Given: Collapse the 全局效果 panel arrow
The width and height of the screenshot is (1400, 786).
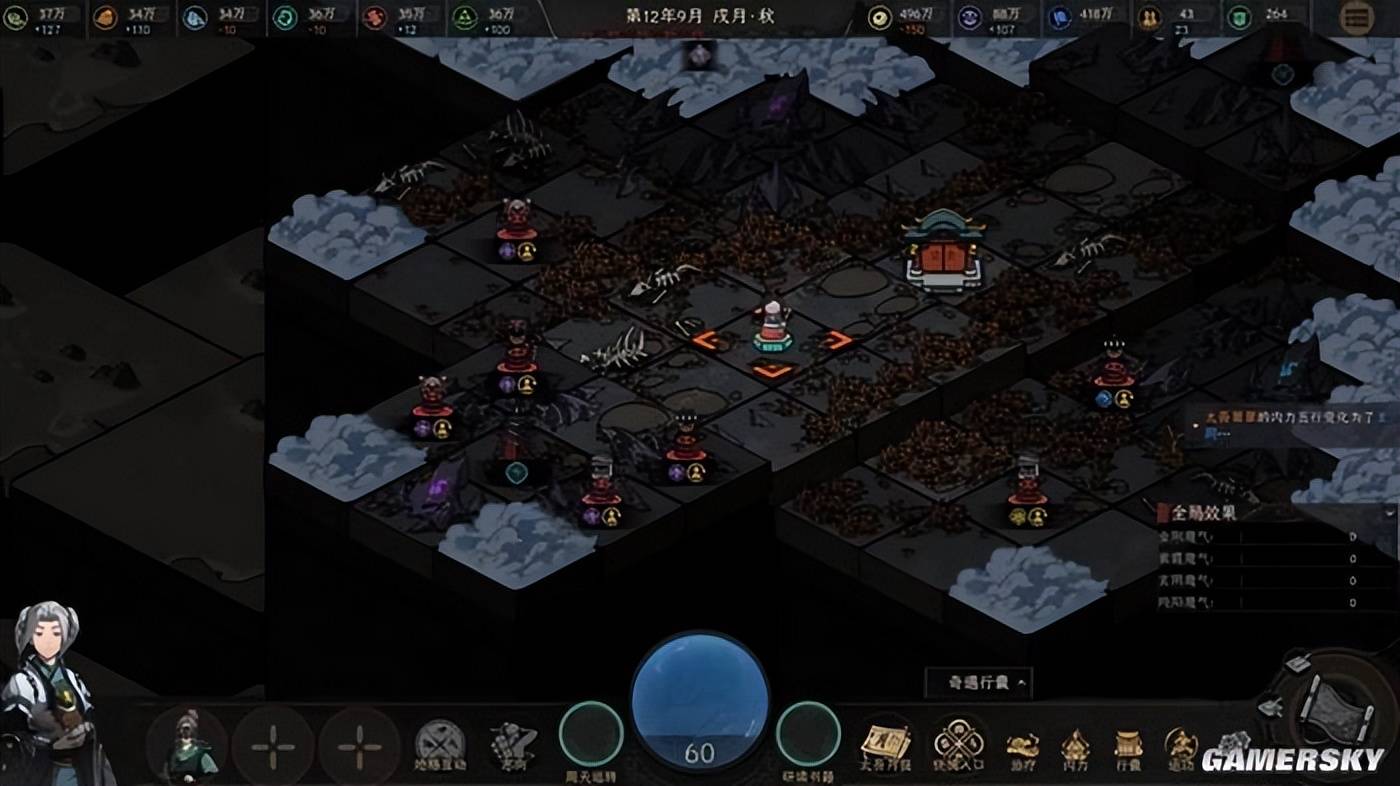Looking at the screenshot, I should [1389, 512].
